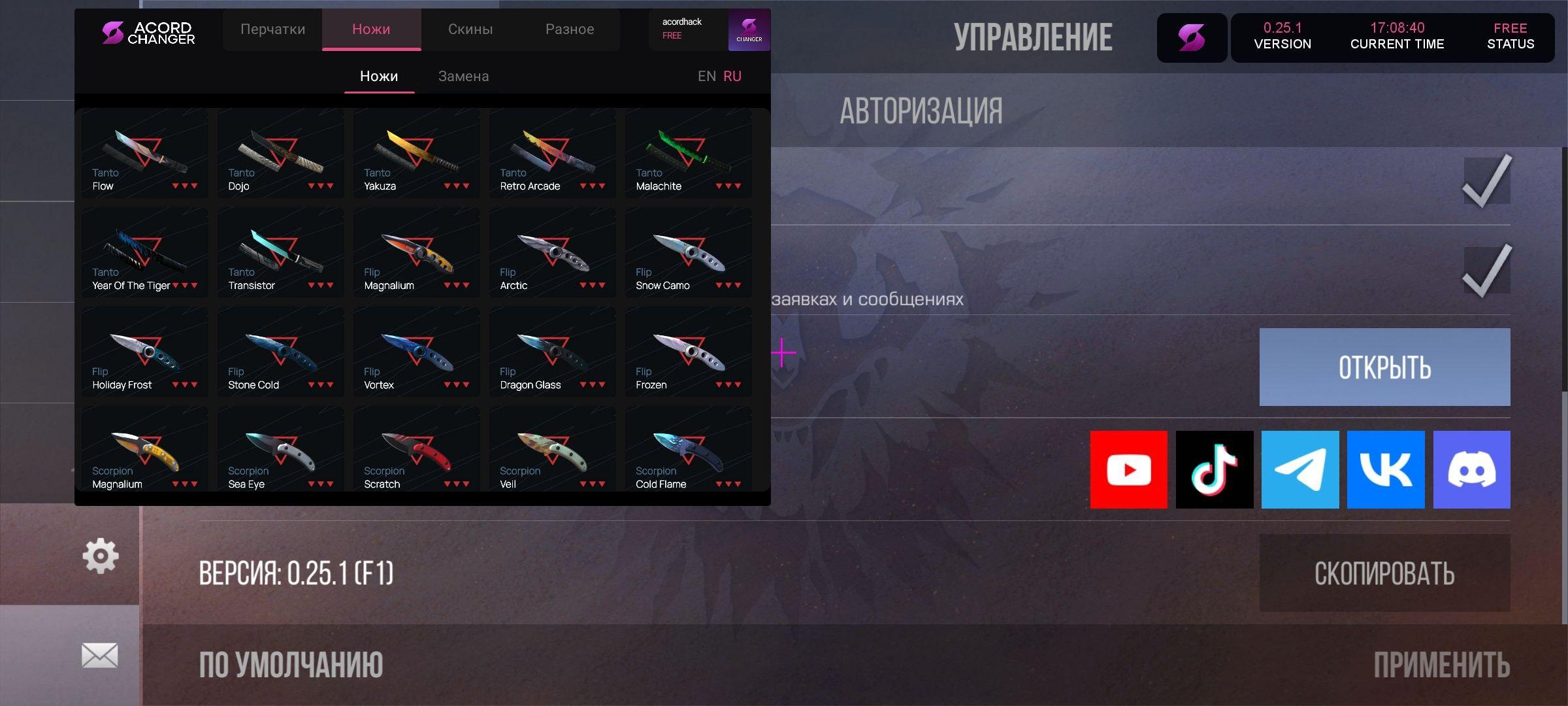Open the Telegram icon

point(1299,469)
